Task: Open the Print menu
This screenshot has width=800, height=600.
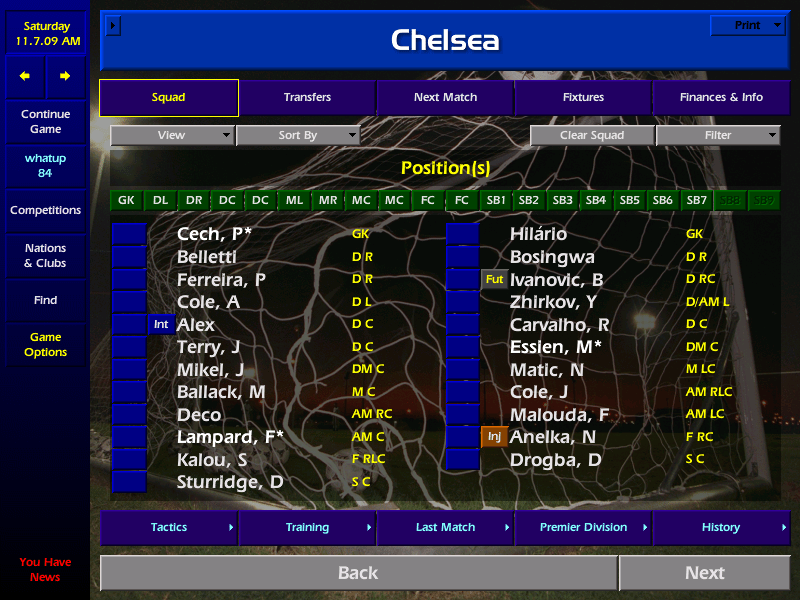Action: (748, 26)
